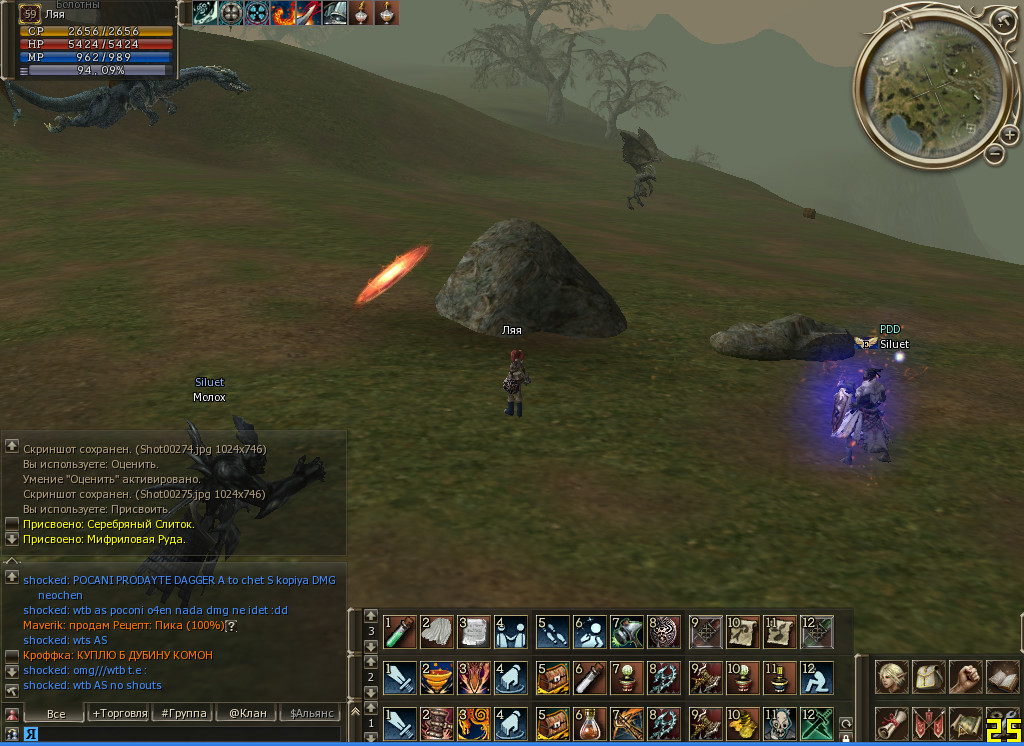
Task: Toggle the hotbar lock padlock button
Action: [846, 738]
